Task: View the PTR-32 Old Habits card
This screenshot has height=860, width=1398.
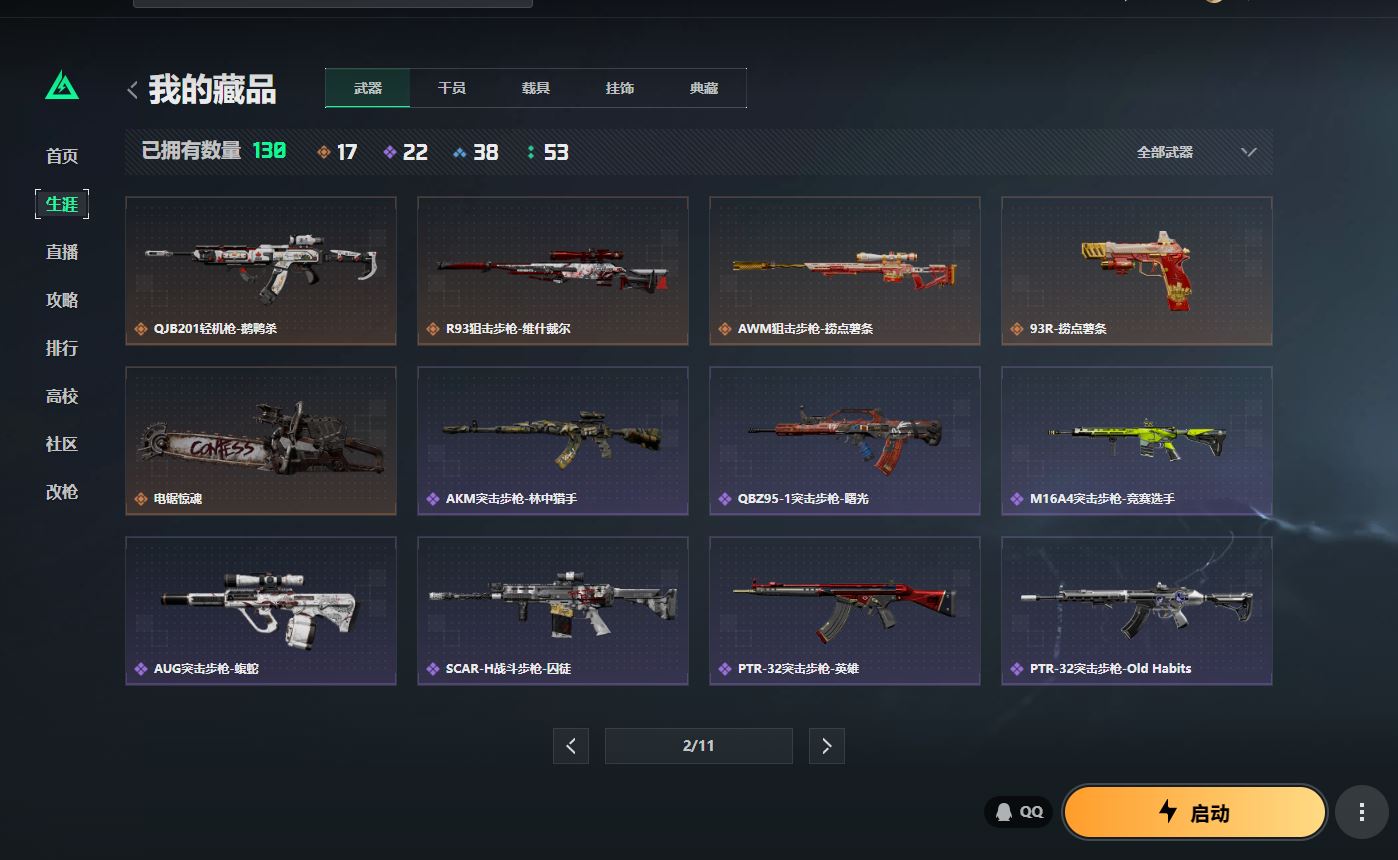Action: [x=1137, y=611]
